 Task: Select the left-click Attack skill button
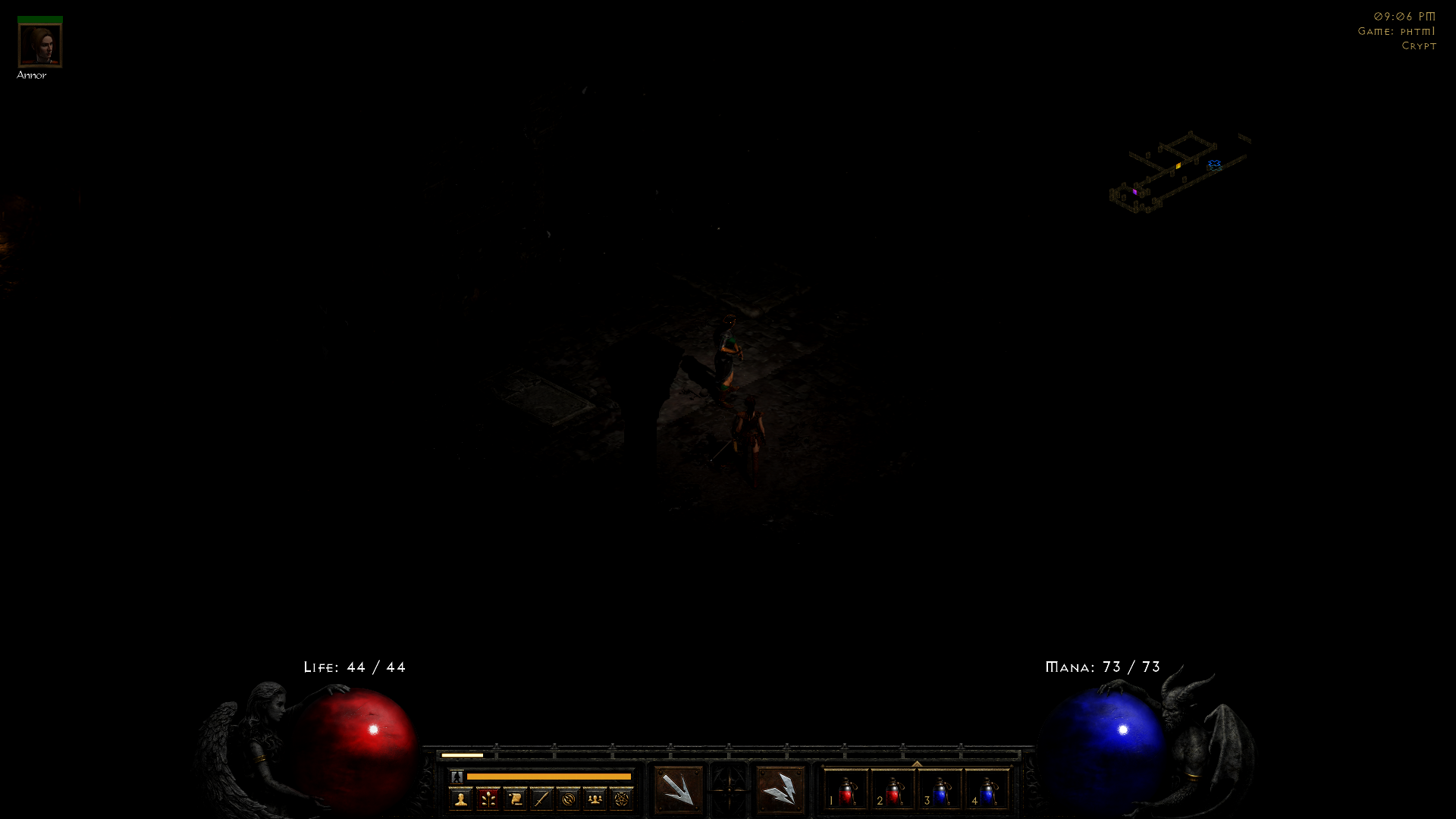coord(679,791)
